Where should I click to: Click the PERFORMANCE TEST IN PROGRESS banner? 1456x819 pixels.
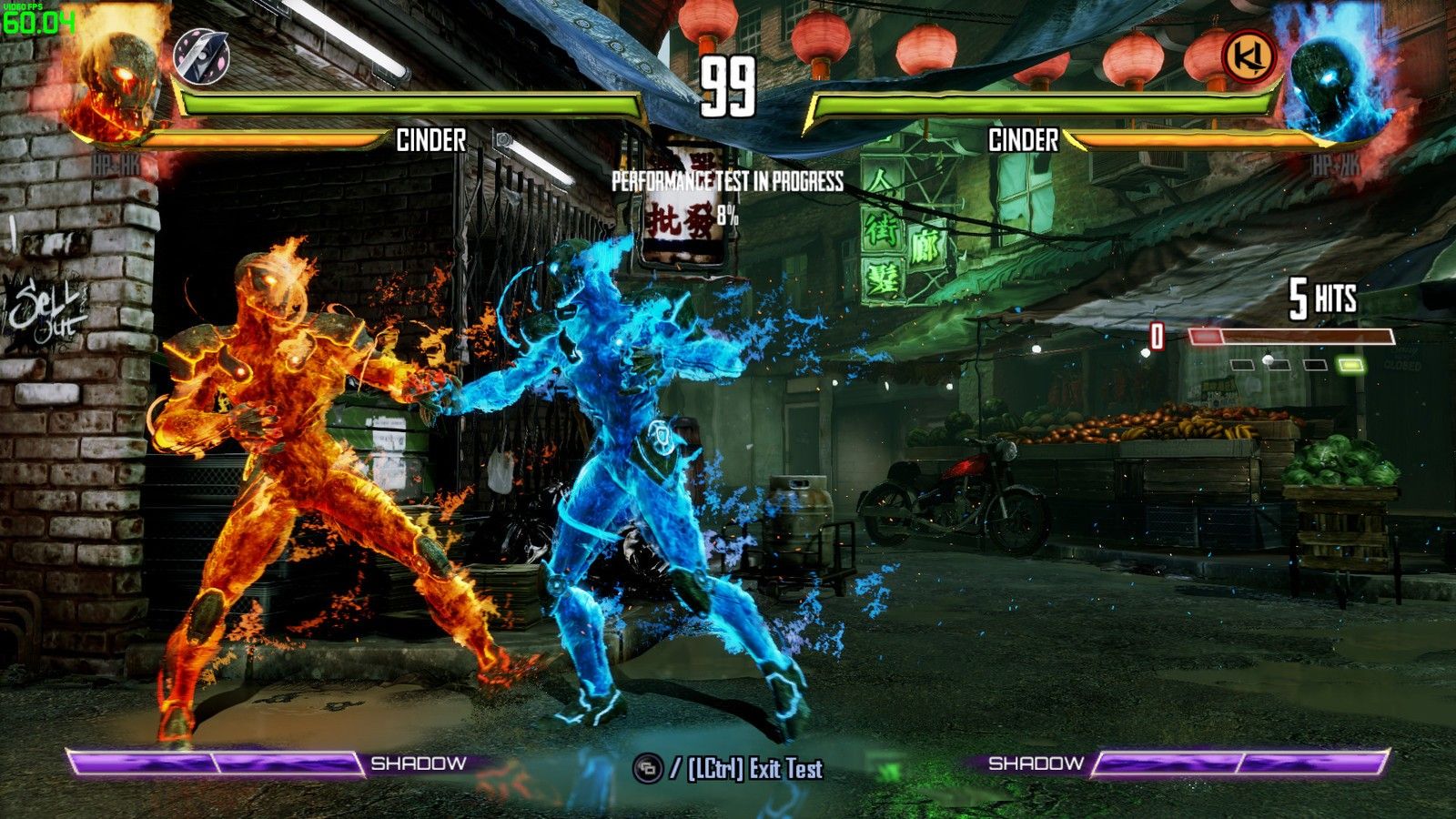pyautogui.click(x=728, y=182)
